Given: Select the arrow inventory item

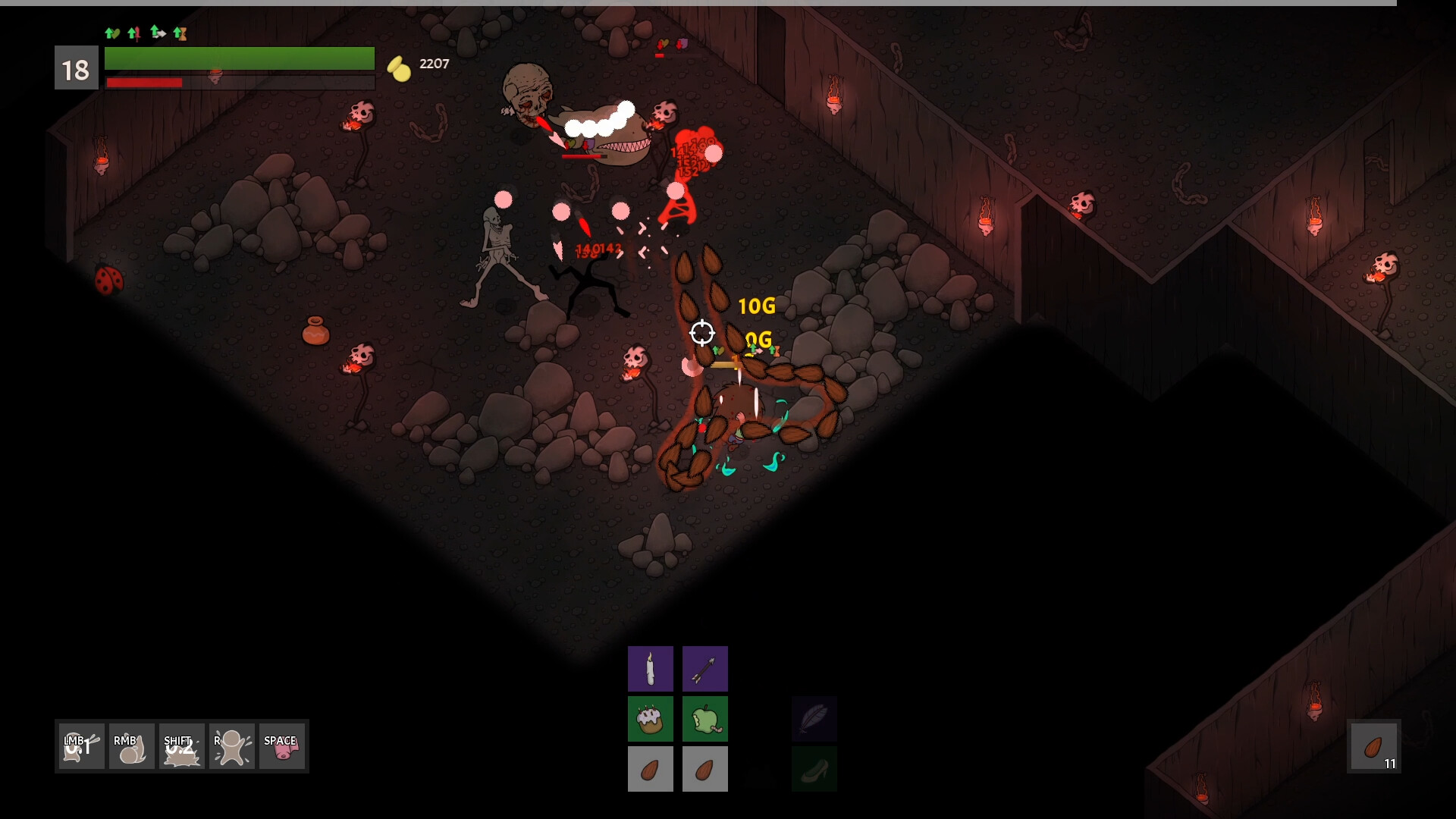Looking at the screenshot, I should (x=705, y=668).
